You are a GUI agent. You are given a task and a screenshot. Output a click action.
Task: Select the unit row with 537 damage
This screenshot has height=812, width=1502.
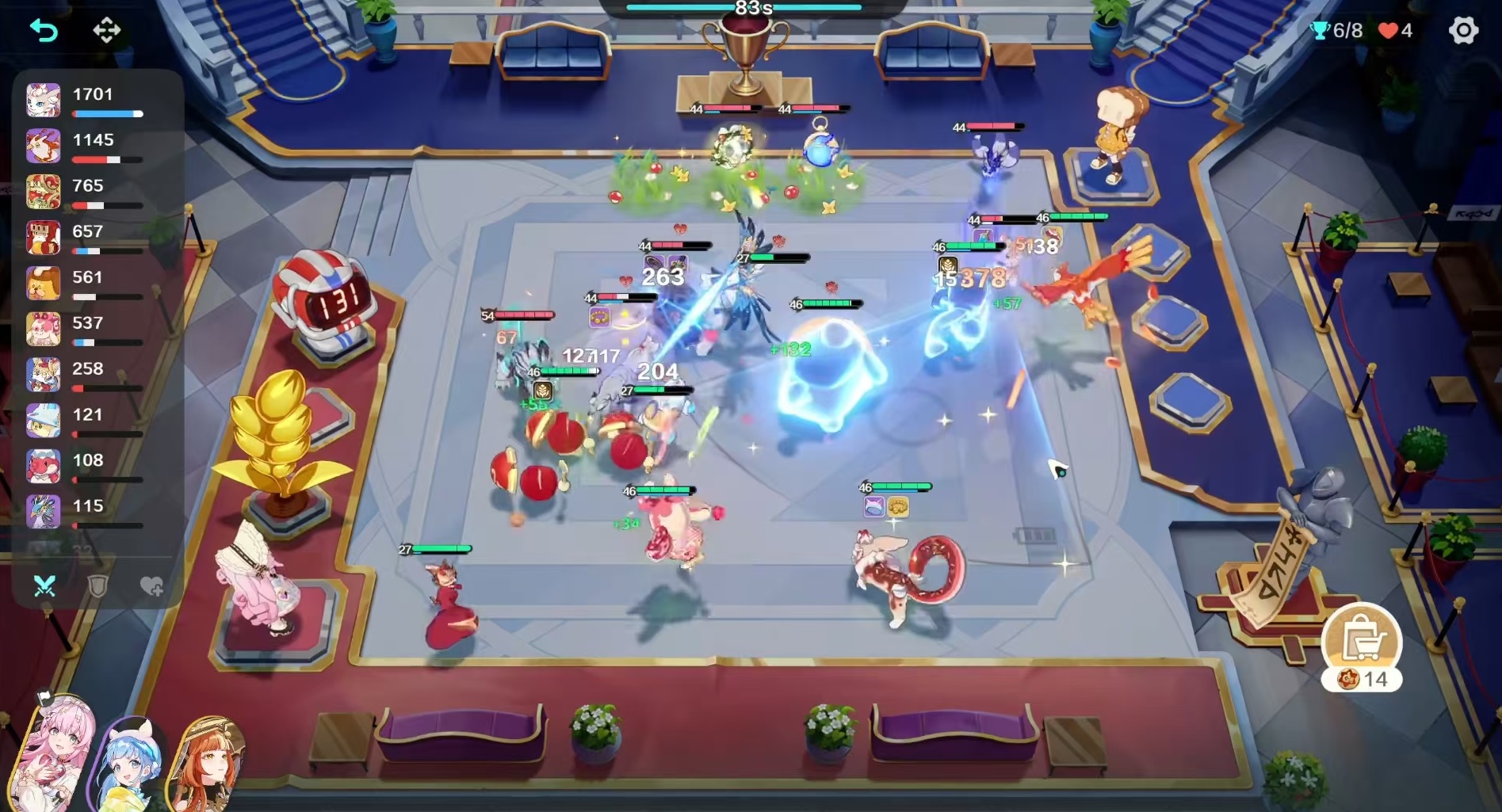tap(95, 330)
